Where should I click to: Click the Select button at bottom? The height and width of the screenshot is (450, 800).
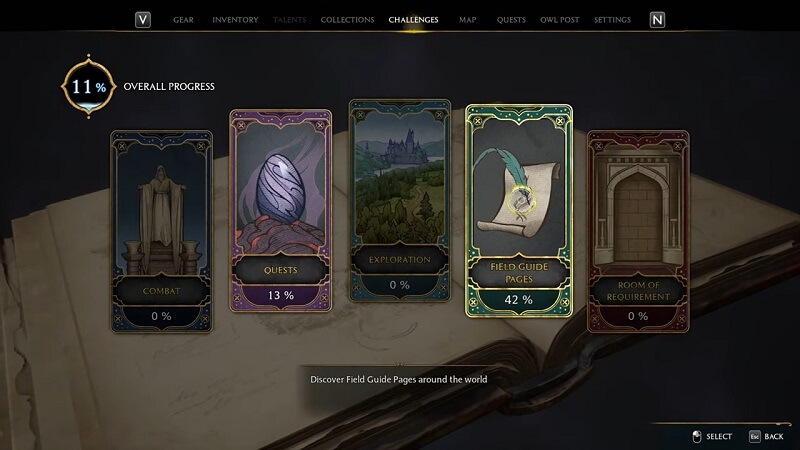click(711, 436)
